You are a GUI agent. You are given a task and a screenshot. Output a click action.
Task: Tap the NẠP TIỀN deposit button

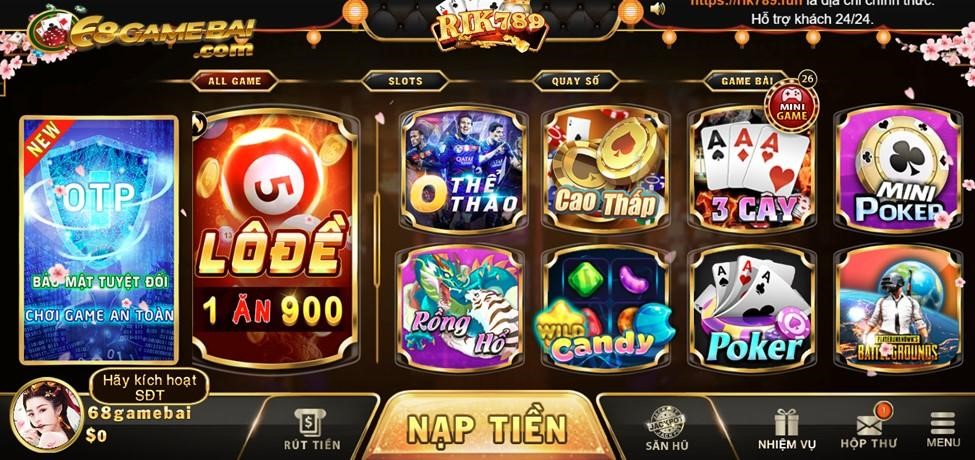[487, 427]
